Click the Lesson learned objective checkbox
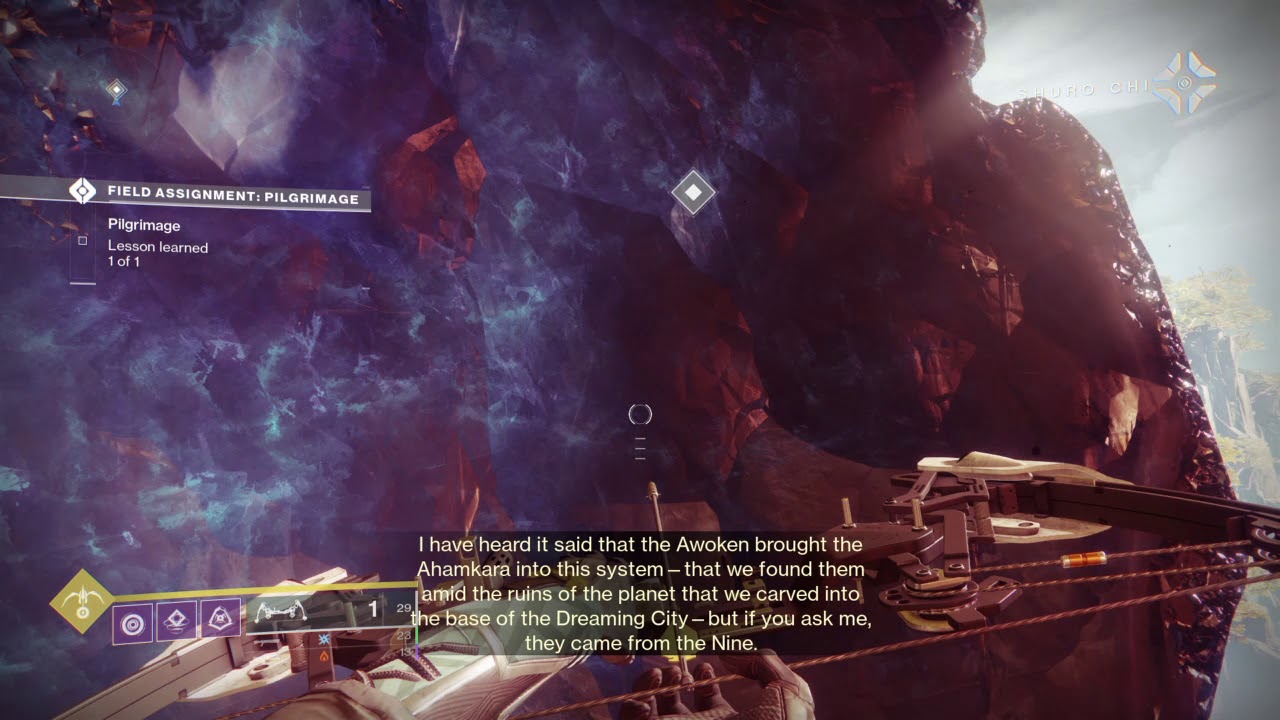The width and height of the screenshot is (1280, 720). (x=83, y=240)
